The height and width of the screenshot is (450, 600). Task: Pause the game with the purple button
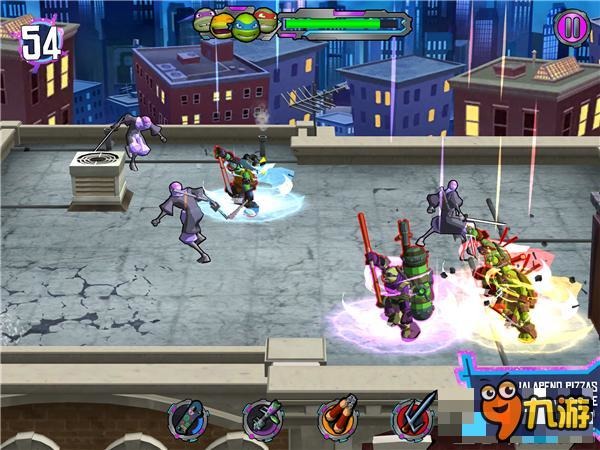tap(572, 25)
